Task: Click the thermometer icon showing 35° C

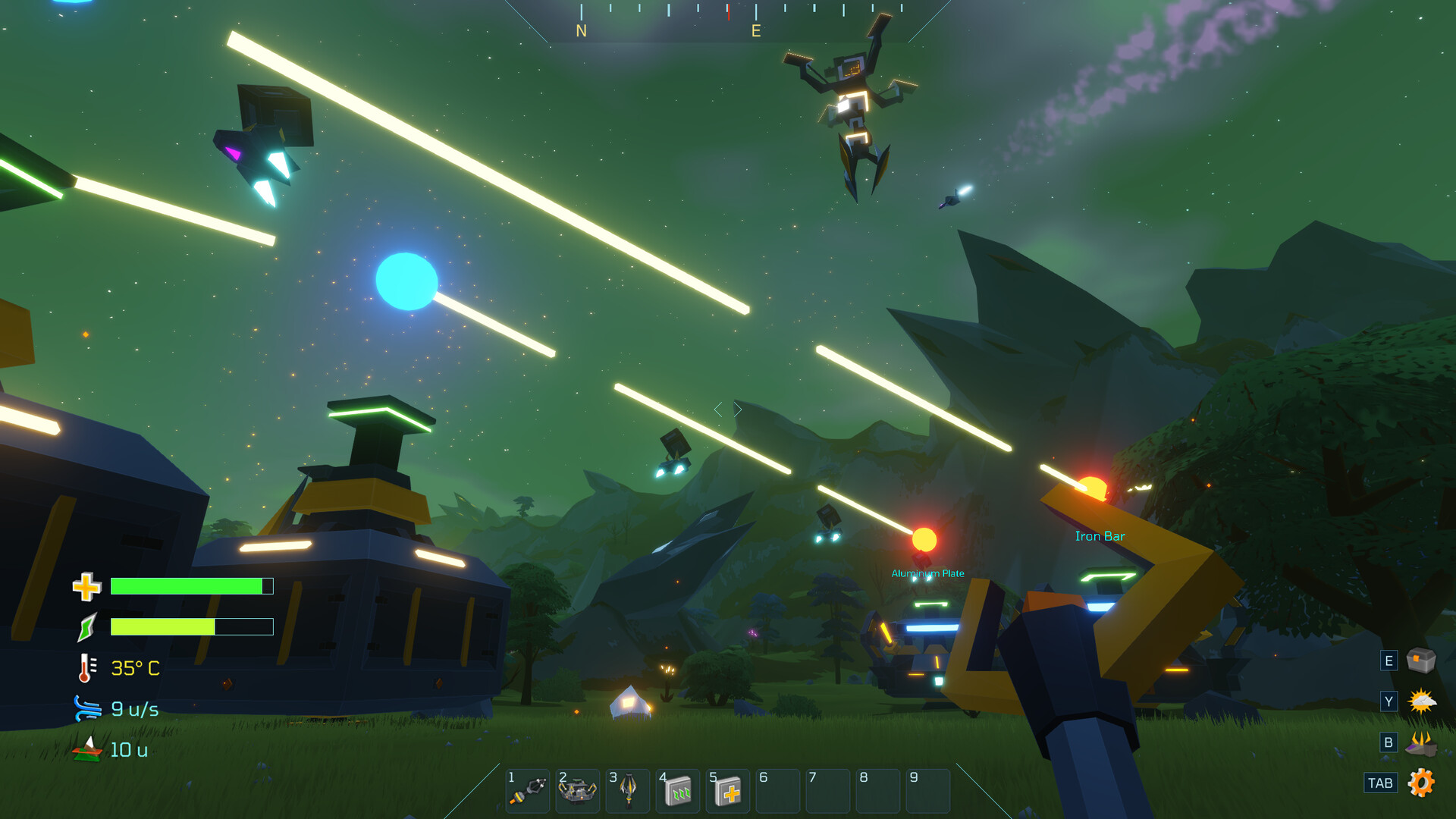Action: (86, 667)
